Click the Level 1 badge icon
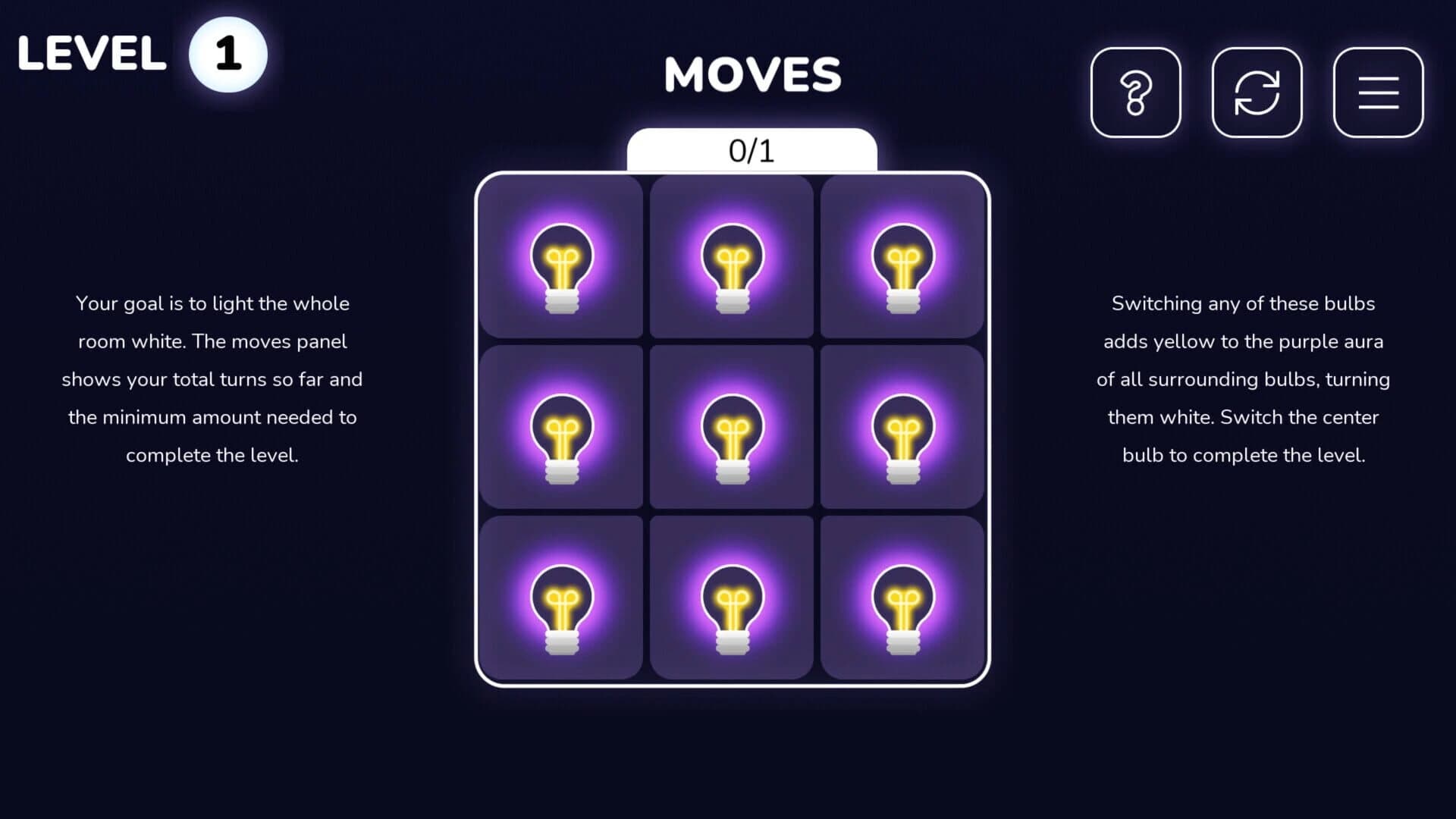 (227, 52)
